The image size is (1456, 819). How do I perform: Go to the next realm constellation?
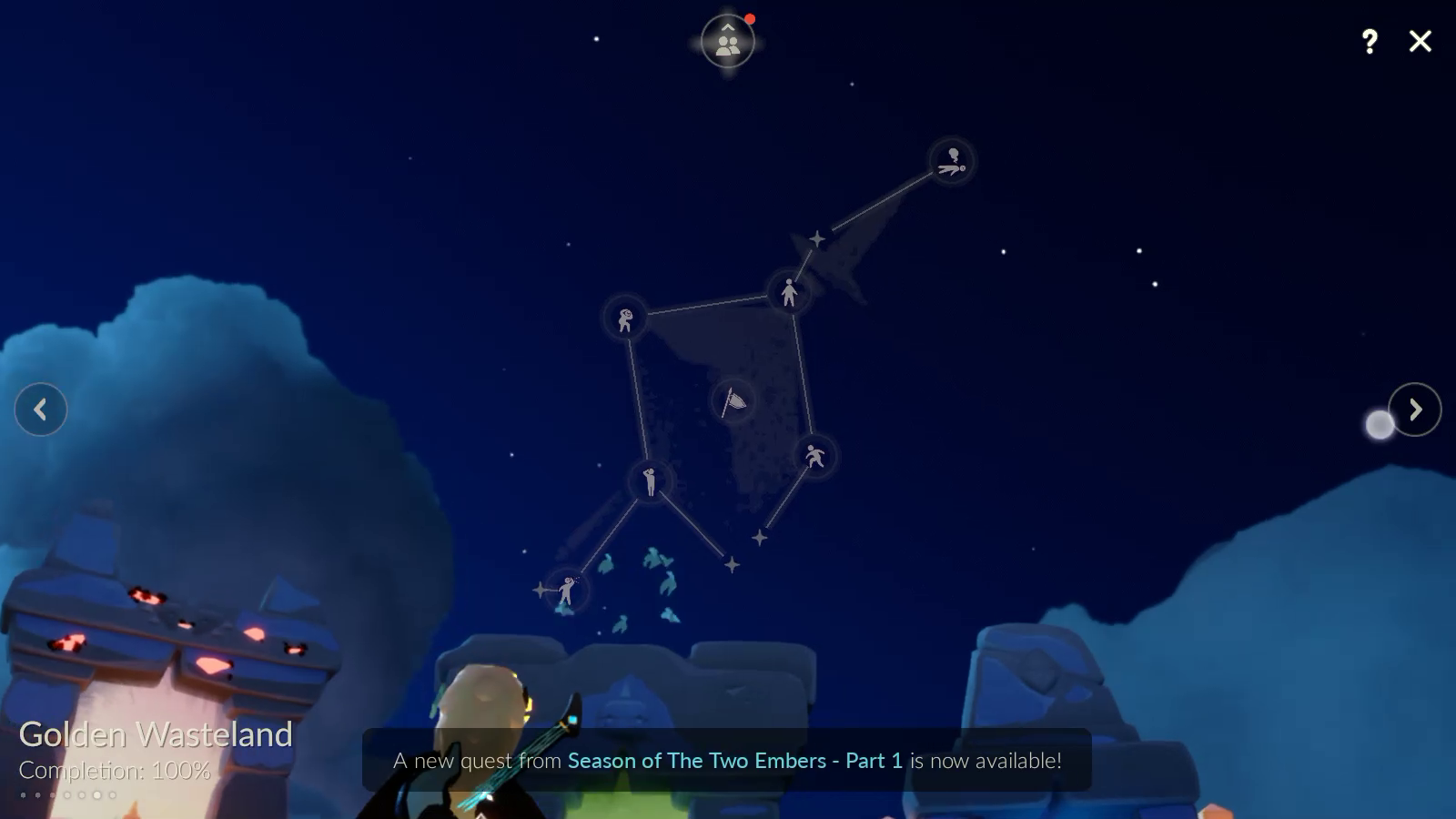(x=1414, y=409)
